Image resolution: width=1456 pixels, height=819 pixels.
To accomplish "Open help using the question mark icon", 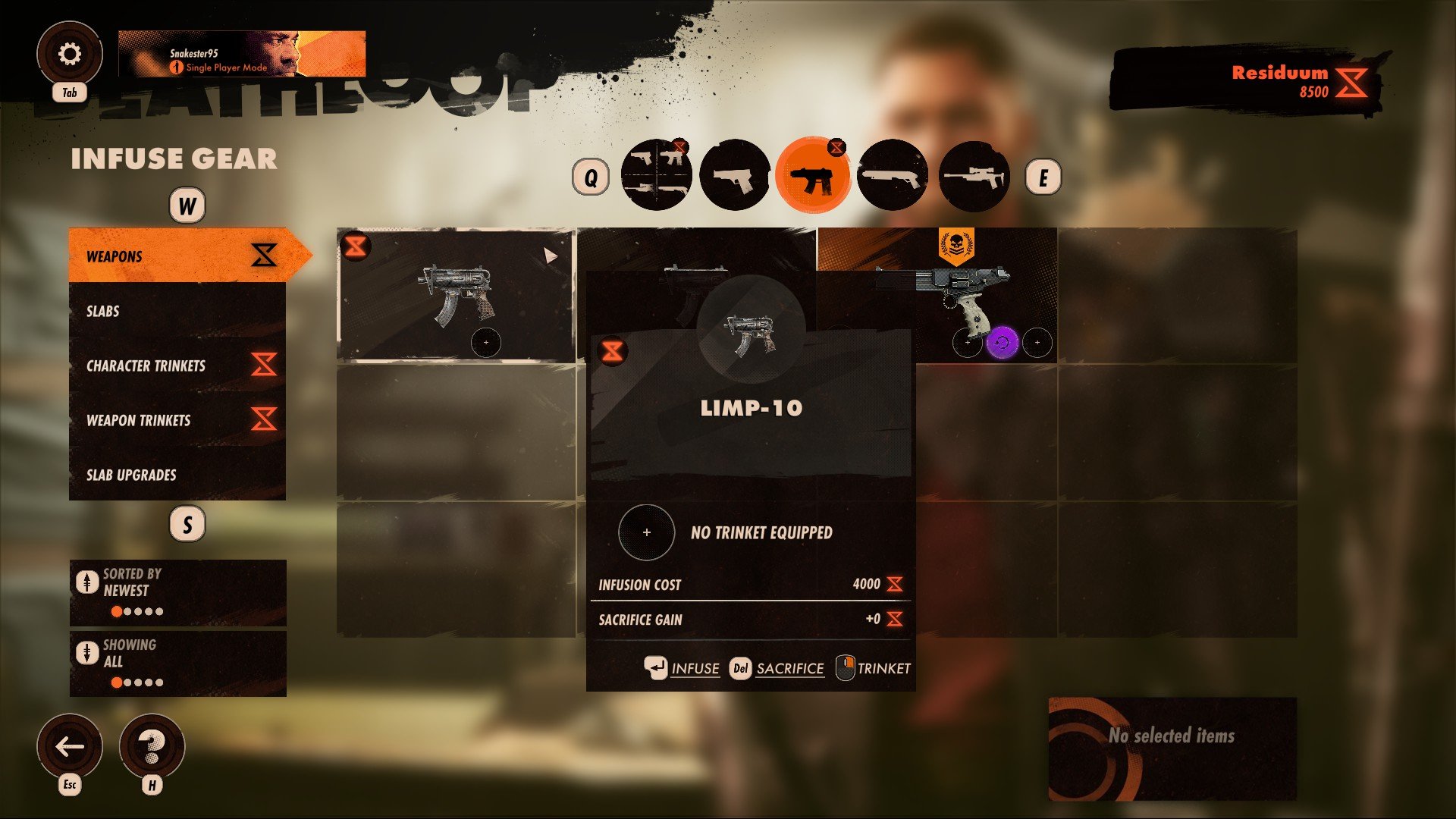I will 152,747.
